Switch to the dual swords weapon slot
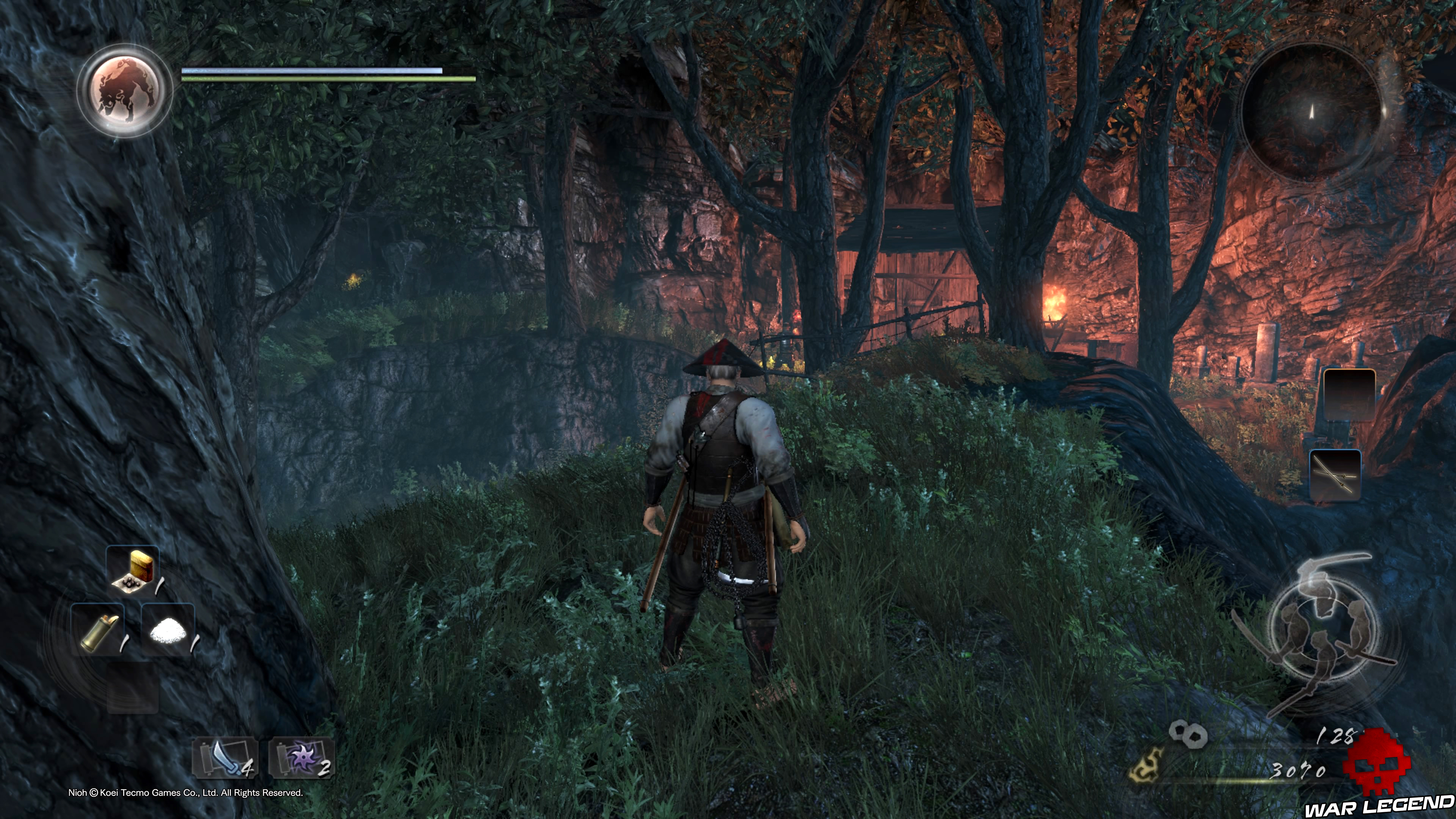1456x819 pixels. tap(1335, 475)
